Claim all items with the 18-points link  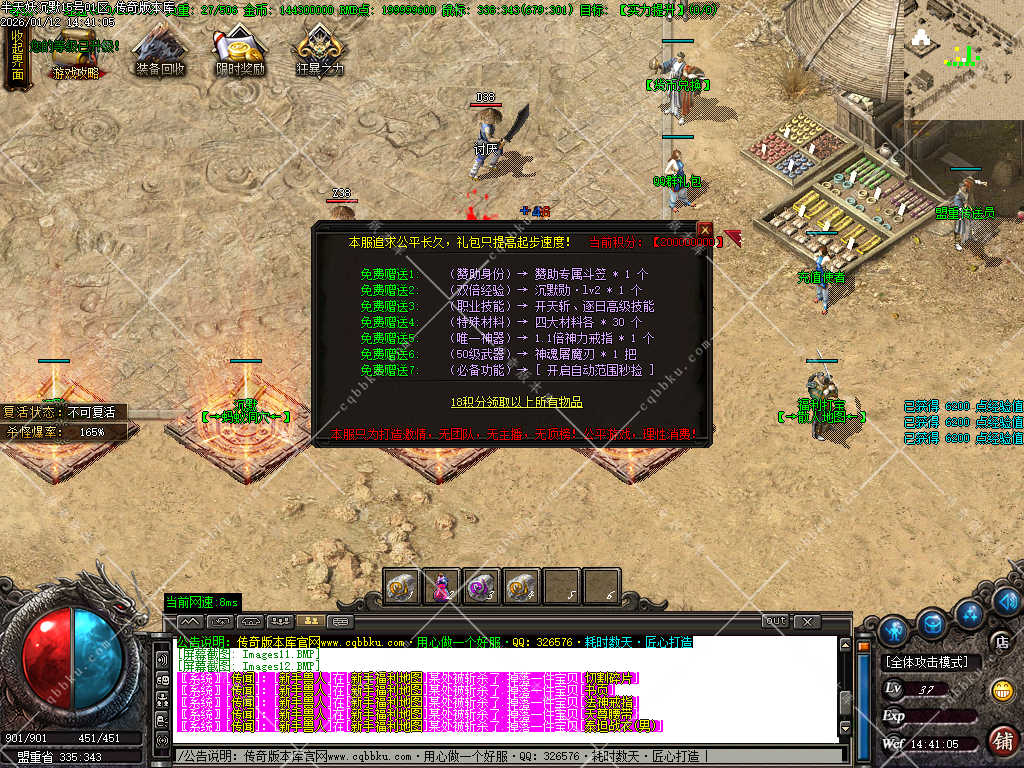click(x=516, y=401)
